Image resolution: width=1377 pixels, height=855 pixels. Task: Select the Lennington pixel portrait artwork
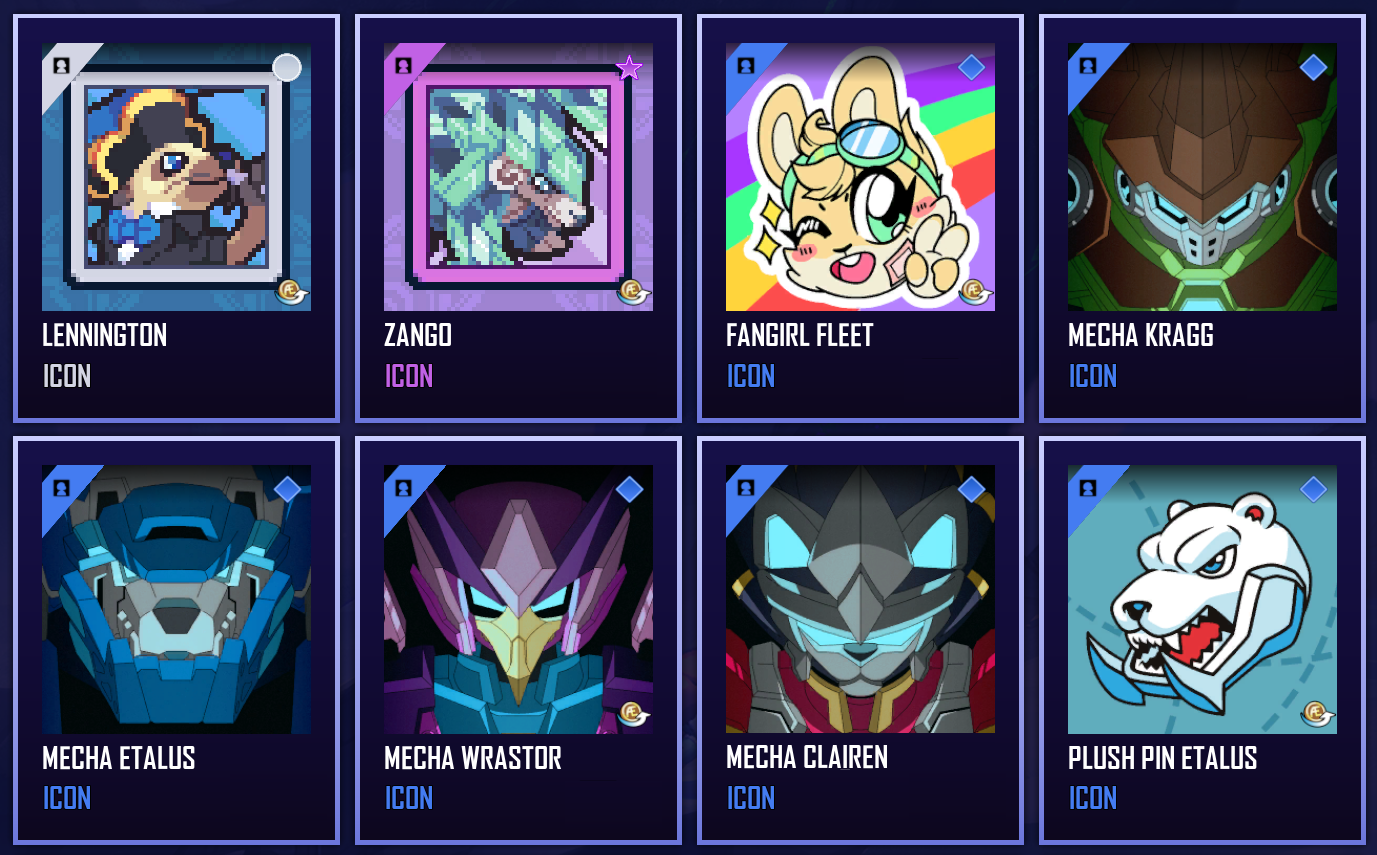click(176, 175)
